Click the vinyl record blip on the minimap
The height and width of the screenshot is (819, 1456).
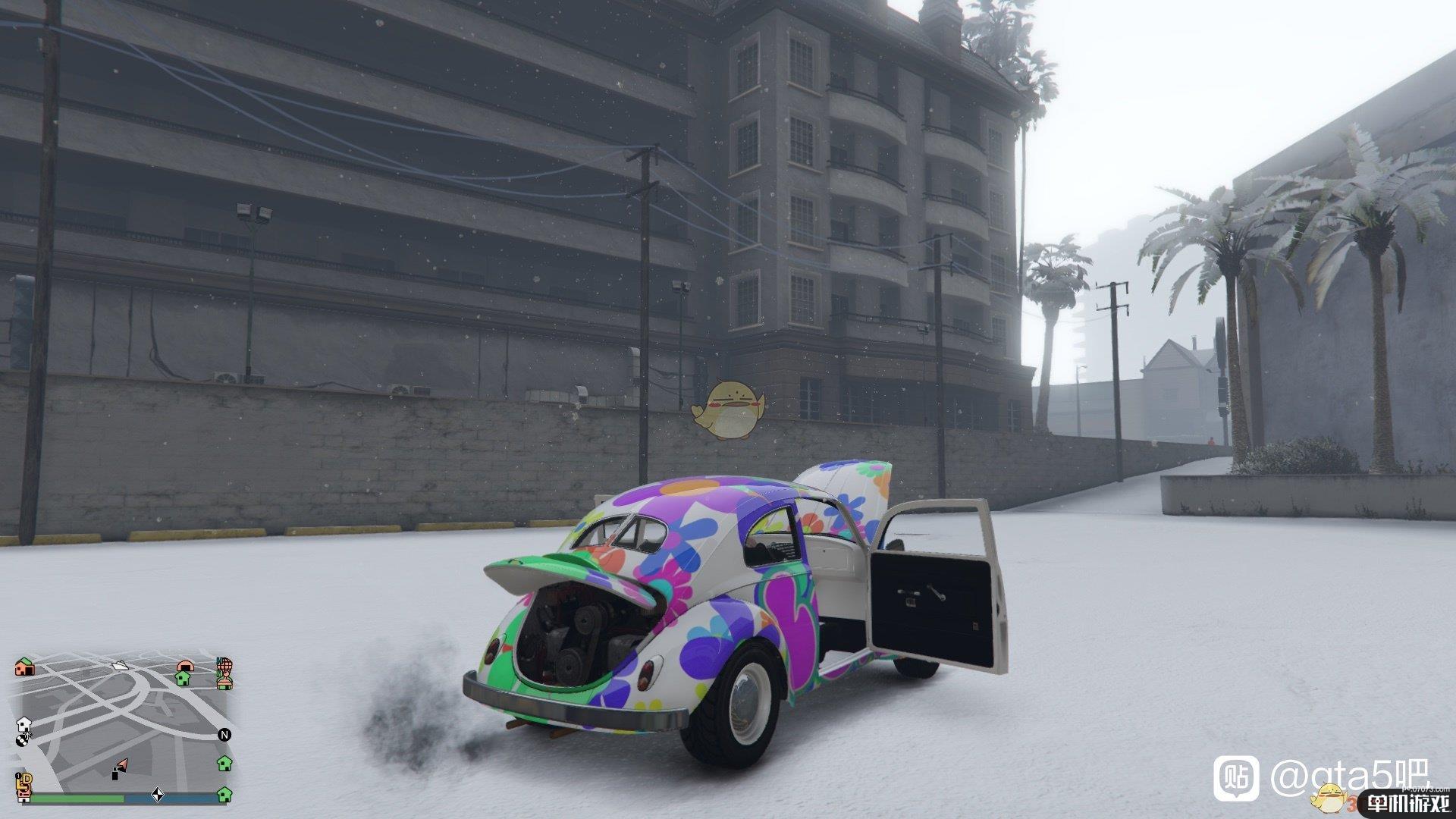[x=22, y=740]
